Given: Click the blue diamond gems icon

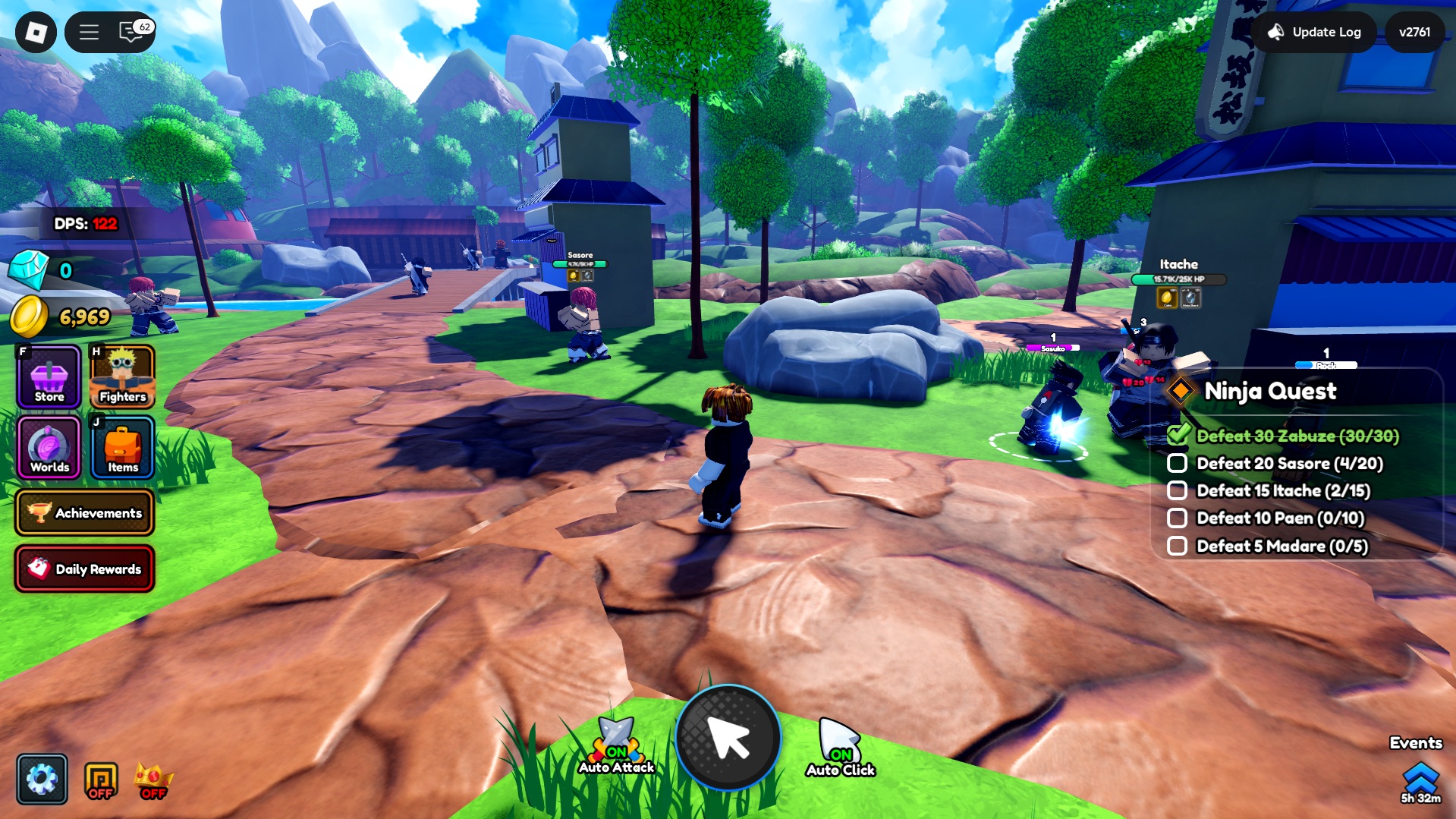Looking at the screenshot, I should (29, 269).
